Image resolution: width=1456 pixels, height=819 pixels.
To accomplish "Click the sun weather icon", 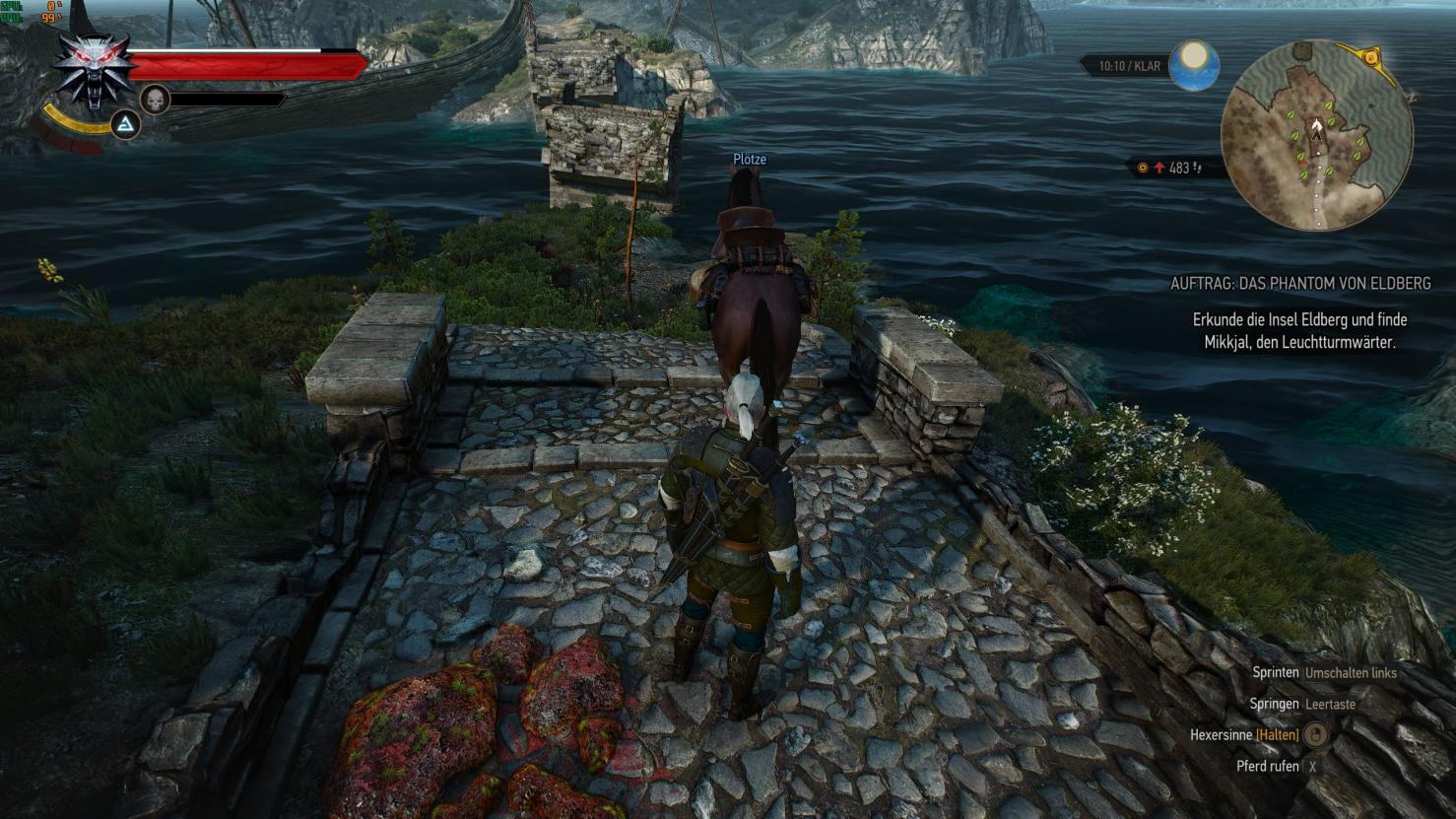I will 1194,65.
